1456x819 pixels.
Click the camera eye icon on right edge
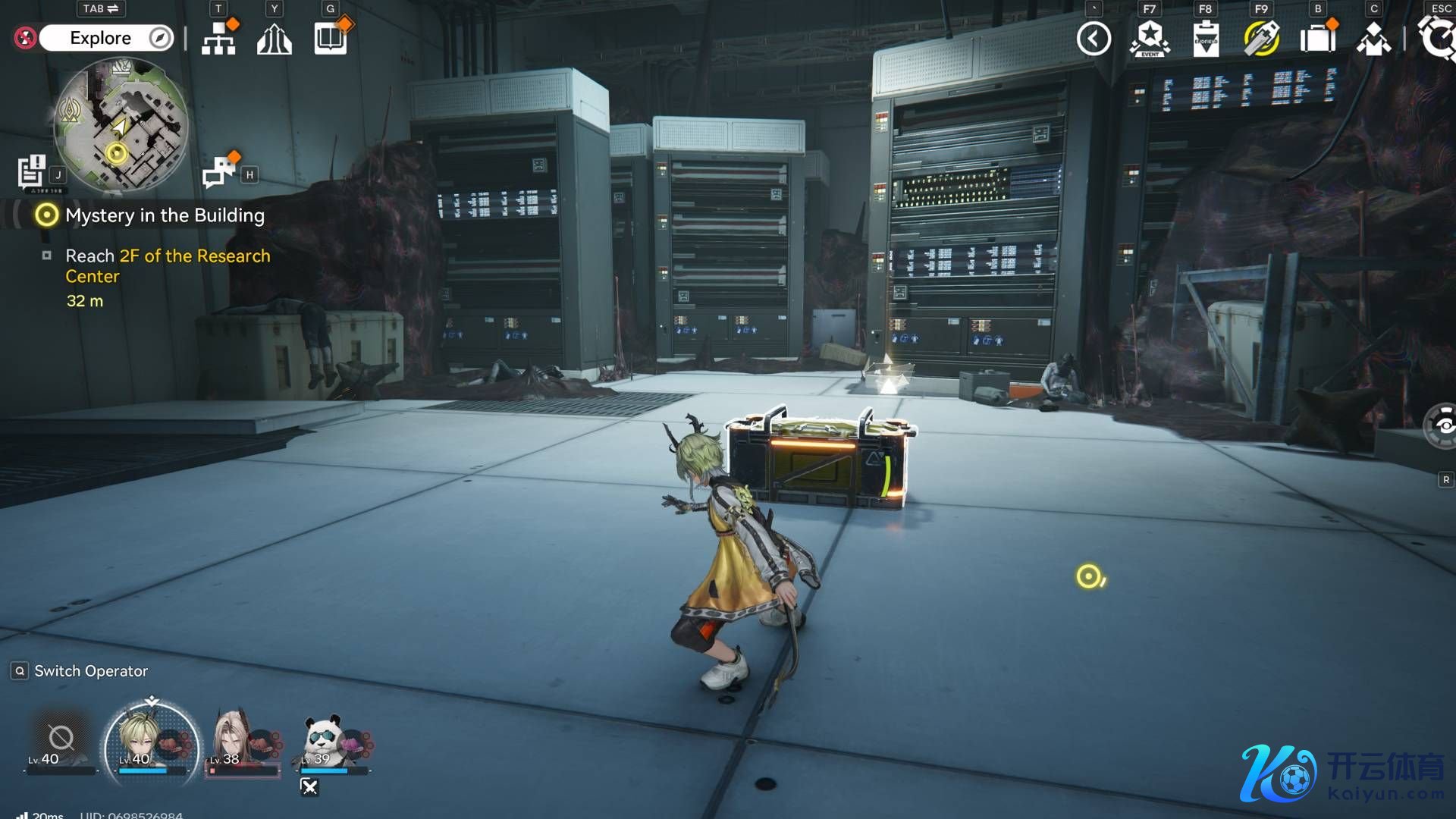[x=1442, y=426]
